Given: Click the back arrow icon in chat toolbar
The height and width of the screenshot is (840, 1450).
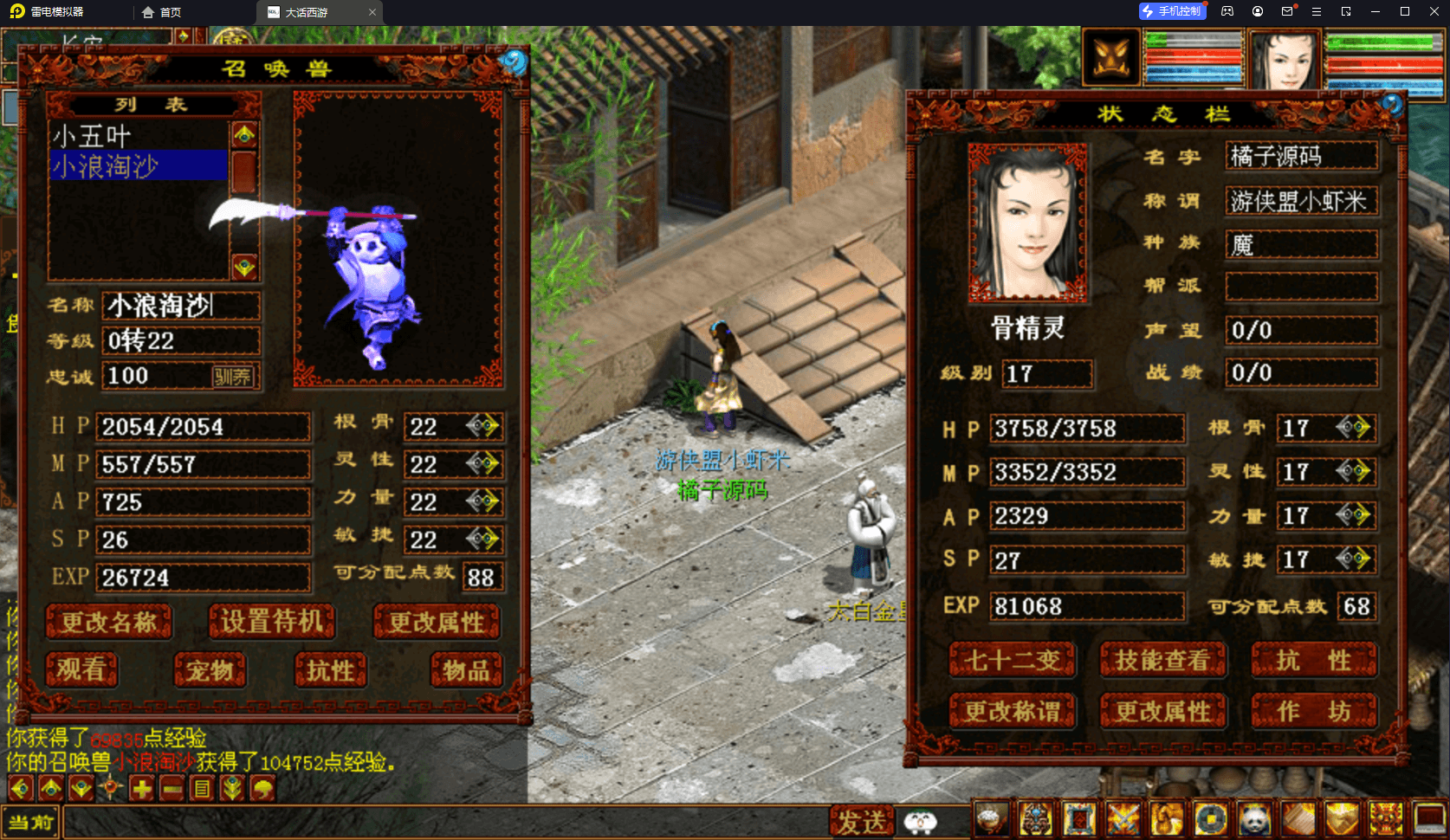Looking at the screenshot, I should point(20,788).
